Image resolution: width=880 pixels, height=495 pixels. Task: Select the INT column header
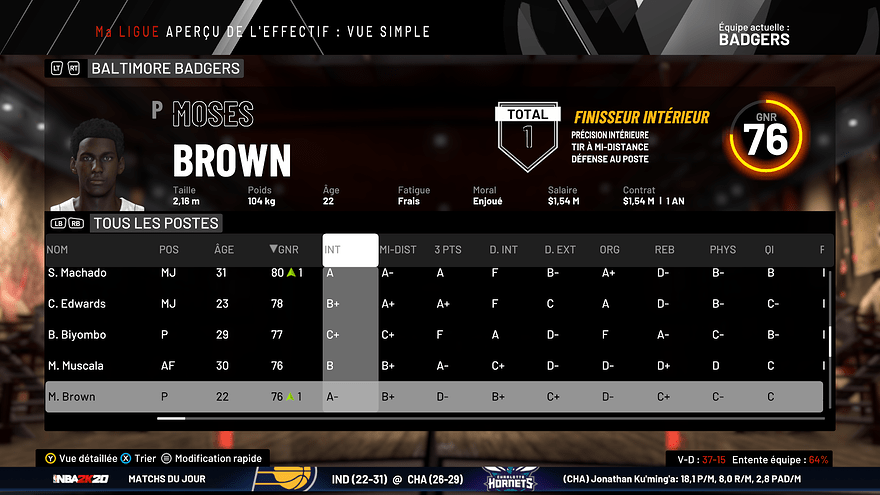pos(334,249)
